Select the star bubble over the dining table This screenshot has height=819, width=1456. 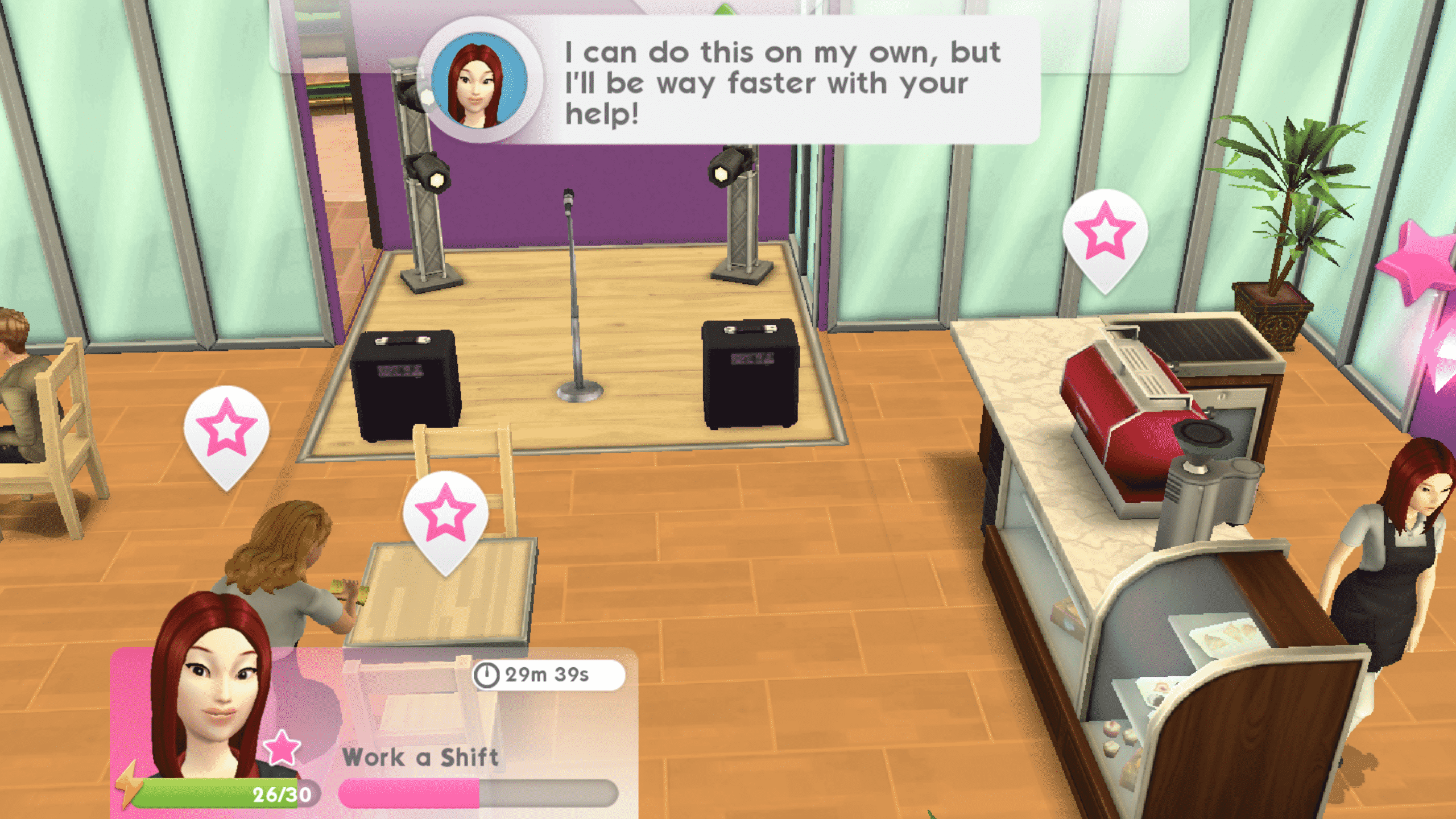445,515
